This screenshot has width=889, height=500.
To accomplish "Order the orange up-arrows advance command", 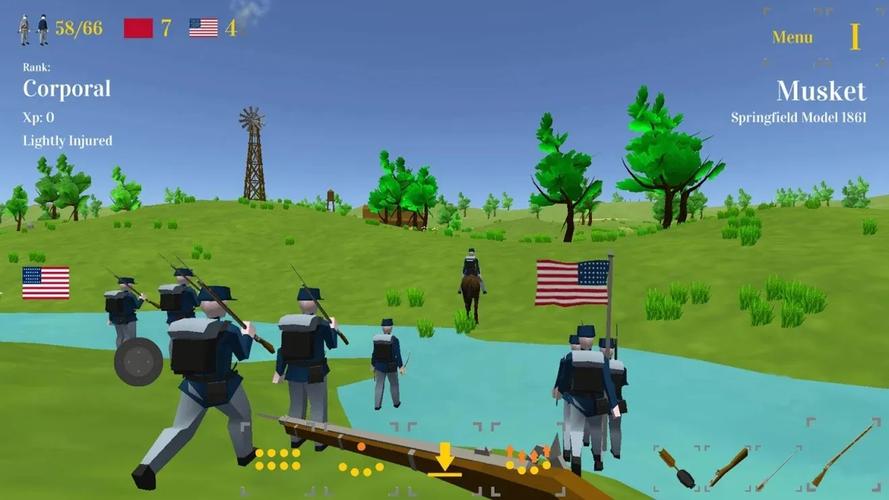I will coord(527,459).
